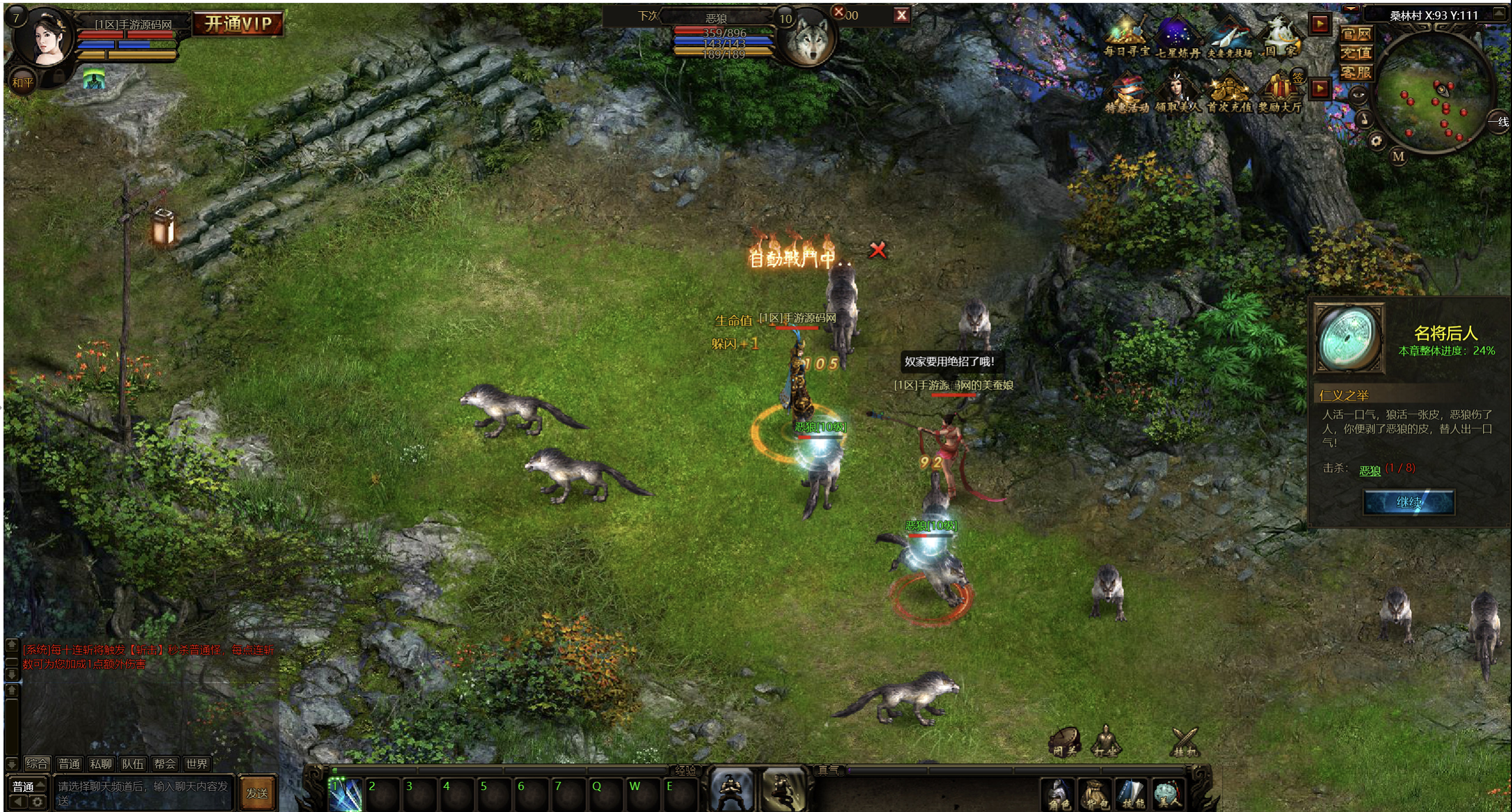This screenshot has width=1512, height=812.
Task: Toggle the 挂机 crossed swords icon
Action: [x=1185, y=741]
